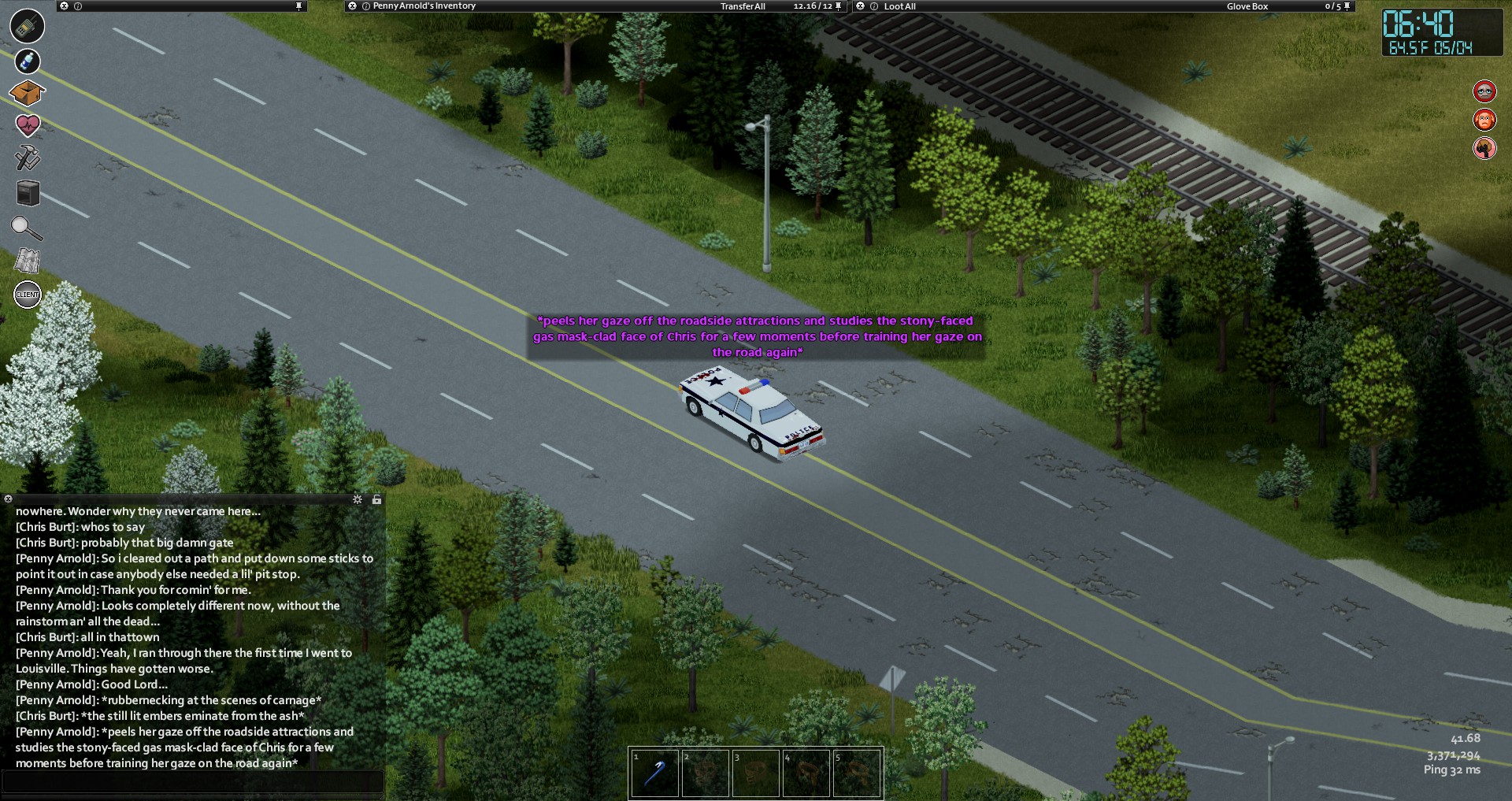The width and height of the screenshot is (1512, 801).
Task: Activate the magnifying glass search mode
Action: pyautogui.click(x=26, y=228)
